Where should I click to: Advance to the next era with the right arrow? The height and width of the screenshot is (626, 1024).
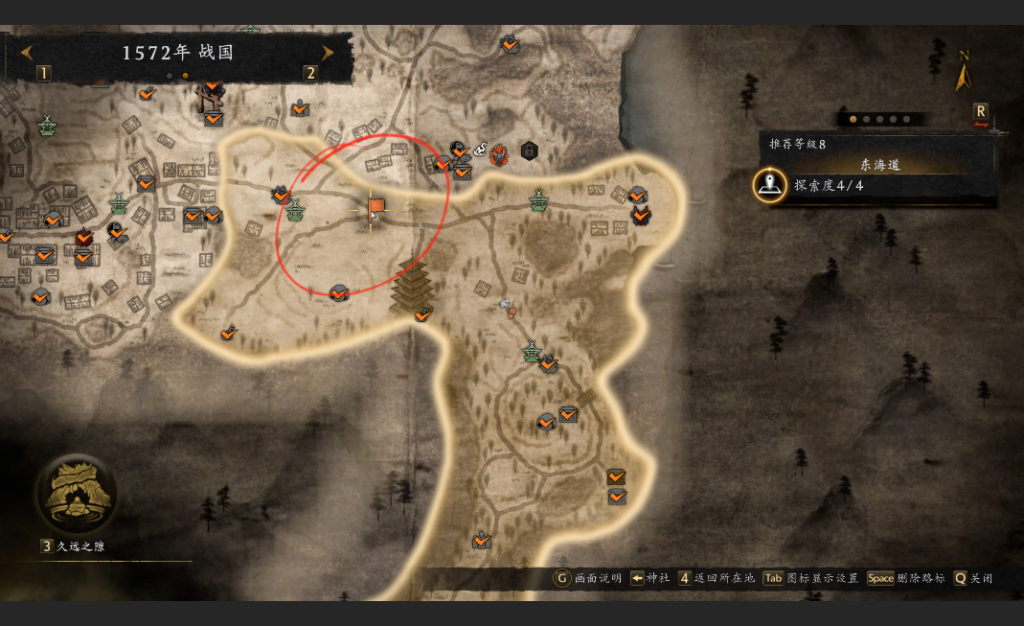[x=327, y=52]
